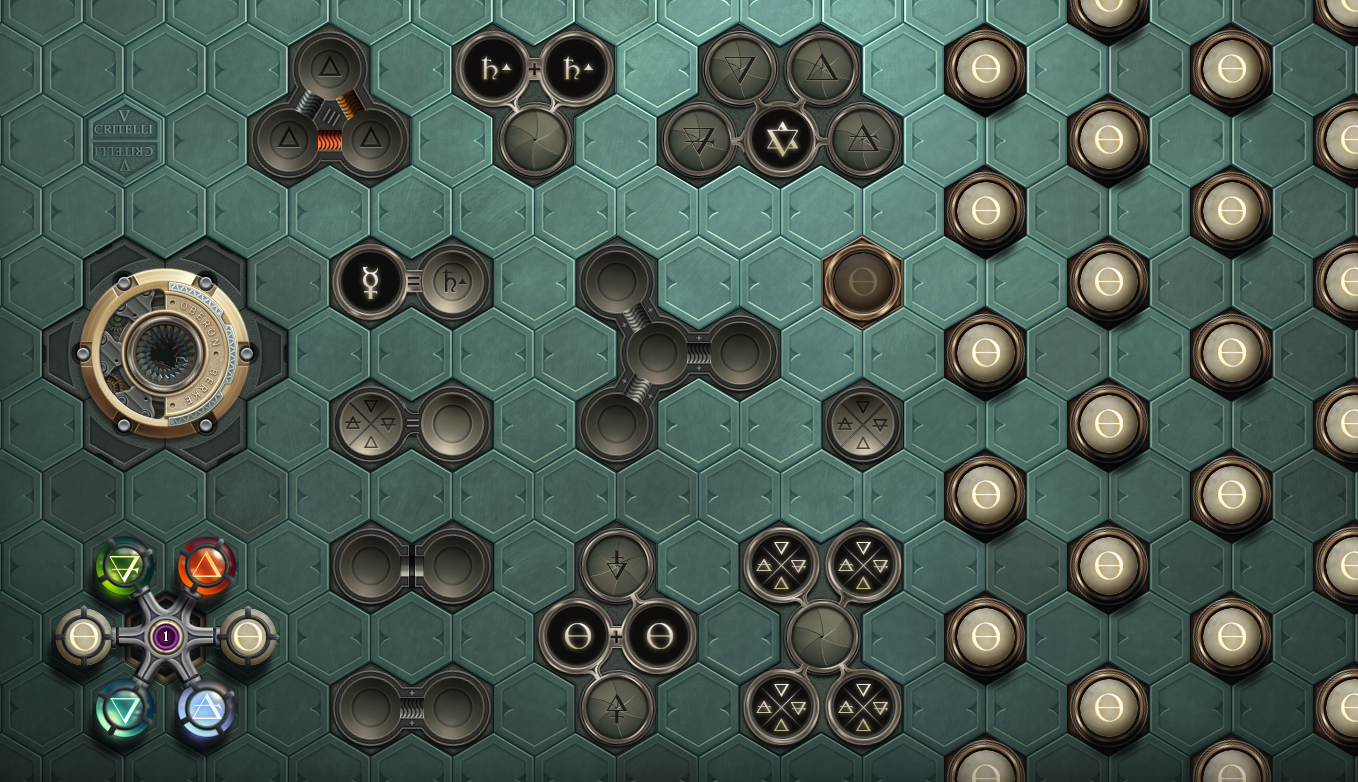This screenshot has height=782, width=1358.
Task: Choose the iris socket below the twin lead symbols
Action: [x=535, y=140]
